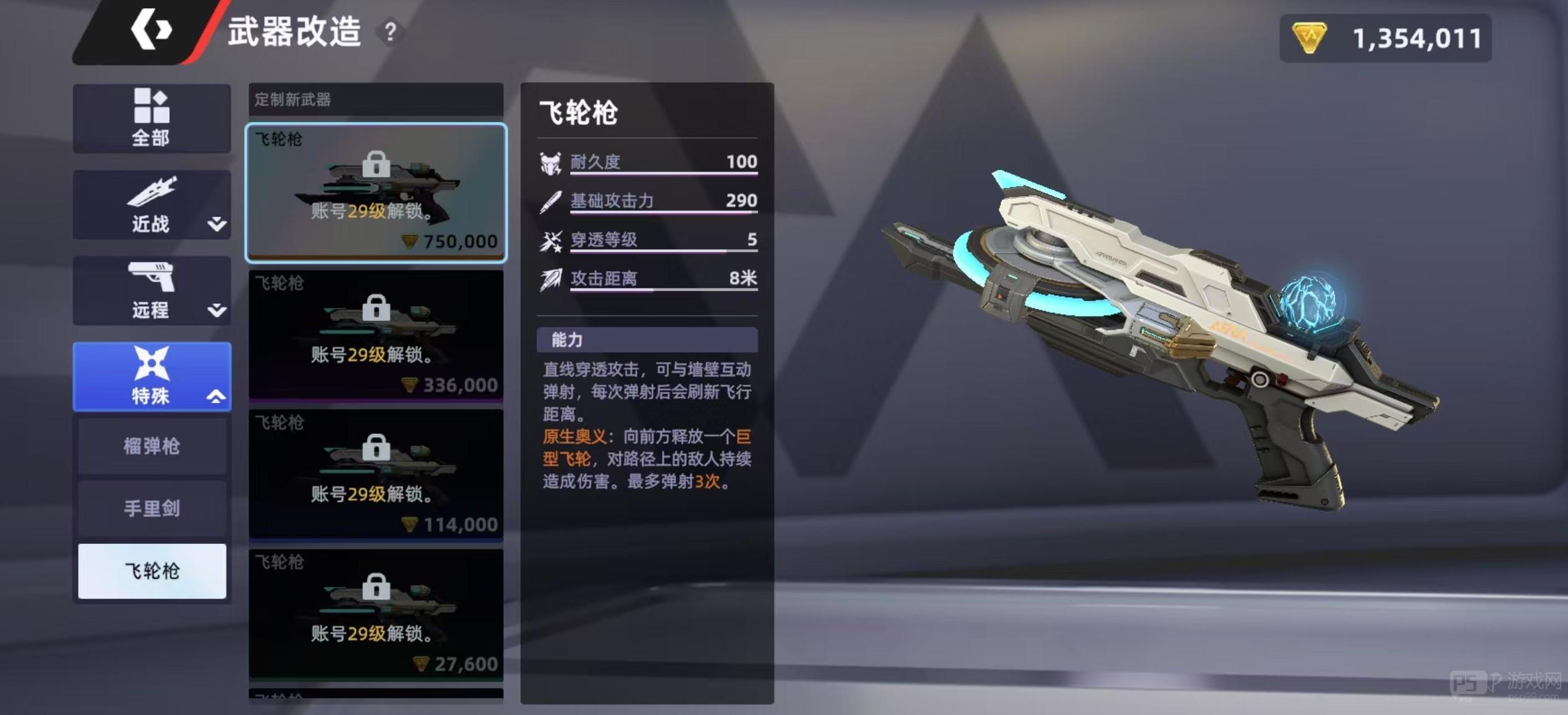
Task: Switch to the 手里剑 category
Action: coord(152,509)
